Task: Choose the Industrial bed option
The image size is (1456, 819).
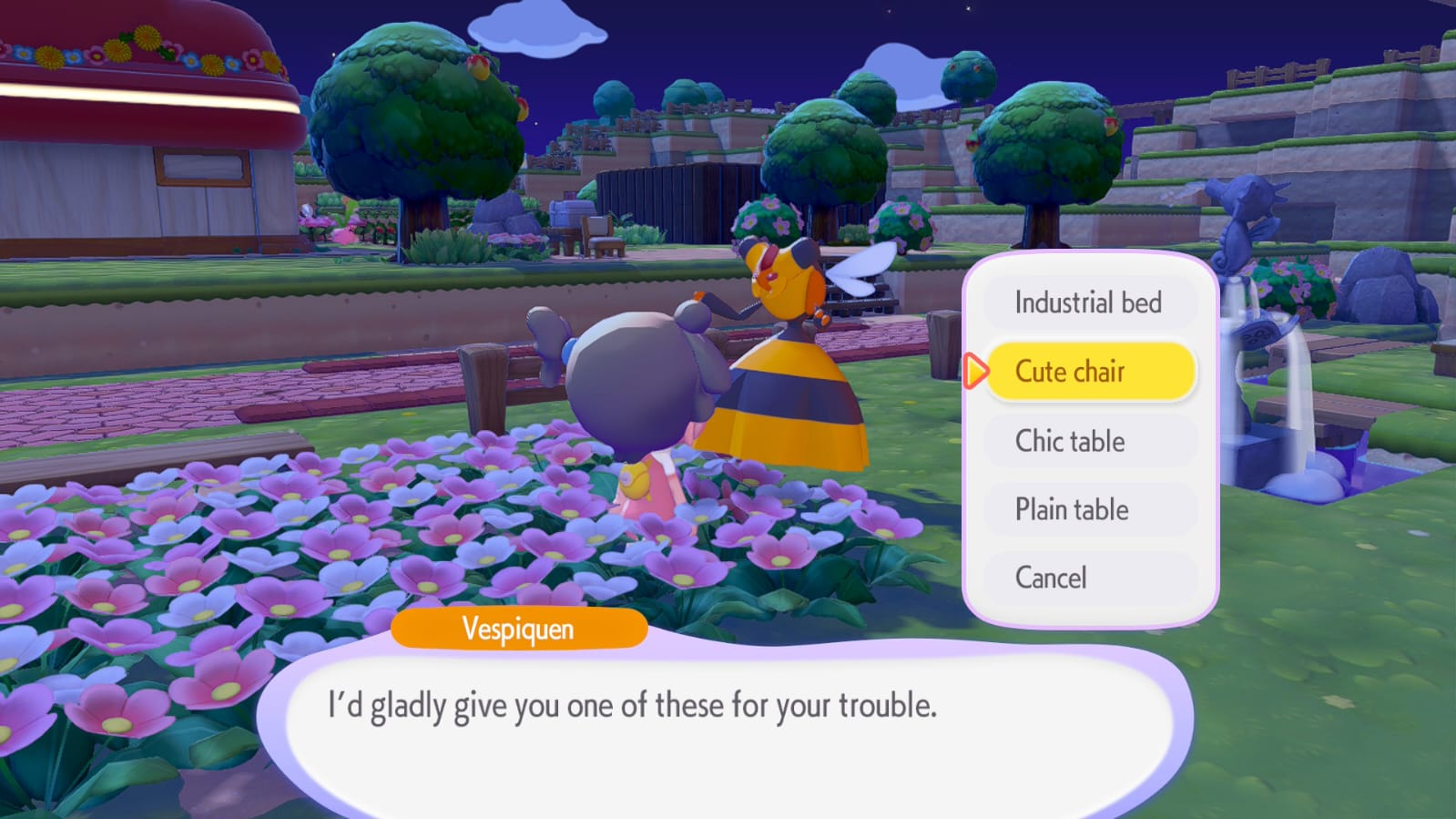Action: [x=1089, y=302]
